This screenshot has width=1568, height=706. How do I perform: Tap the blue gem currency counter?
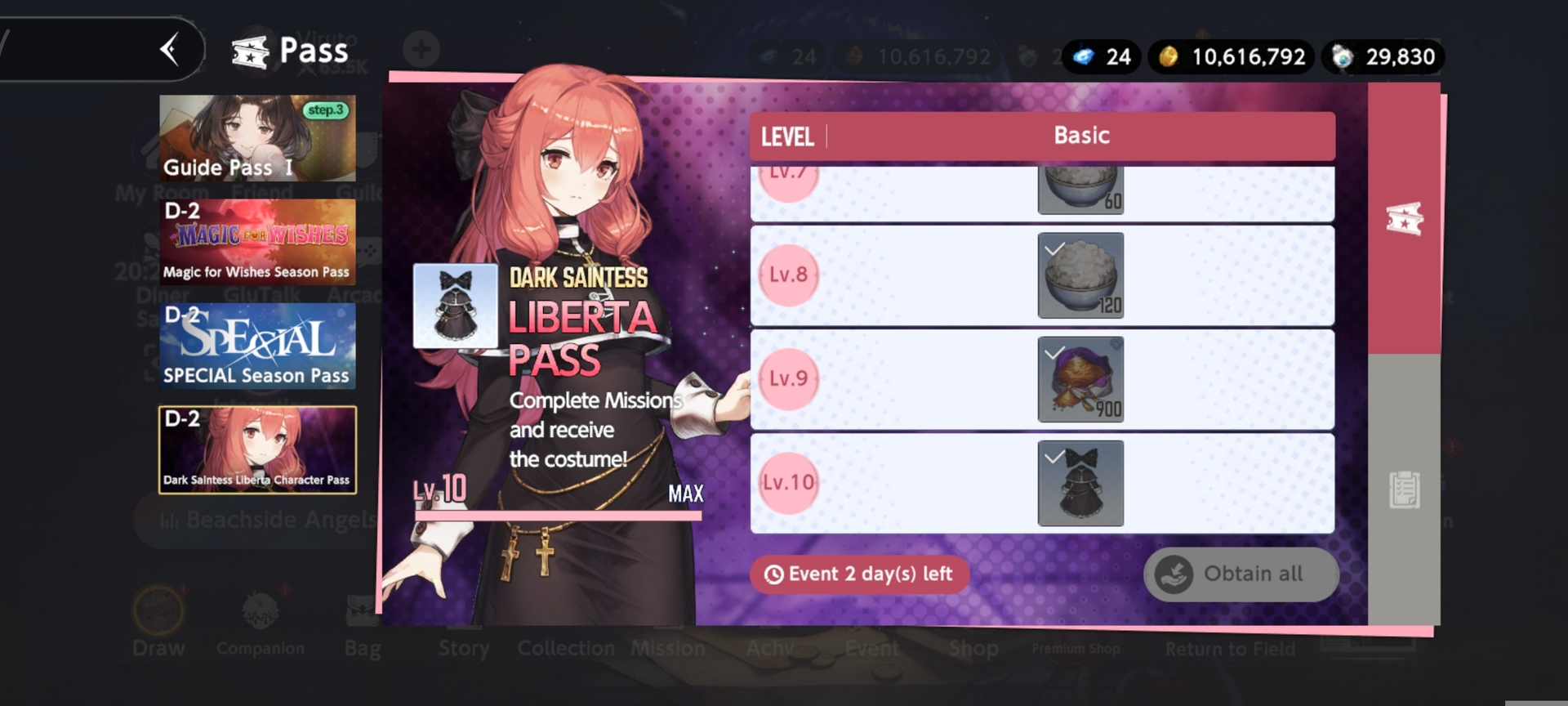point(1101,56)
